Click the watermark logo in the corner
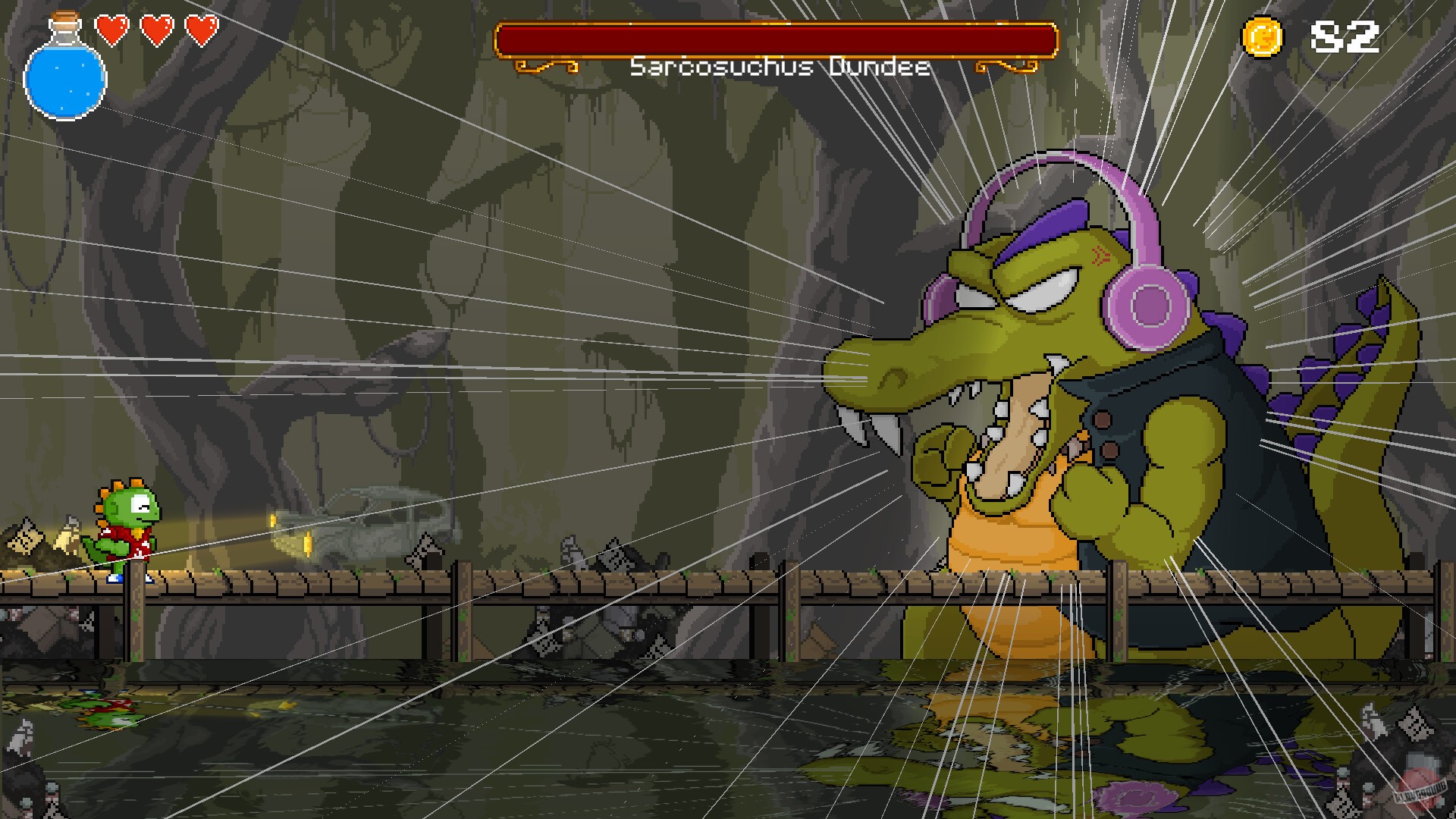 tap(1419, 783)
